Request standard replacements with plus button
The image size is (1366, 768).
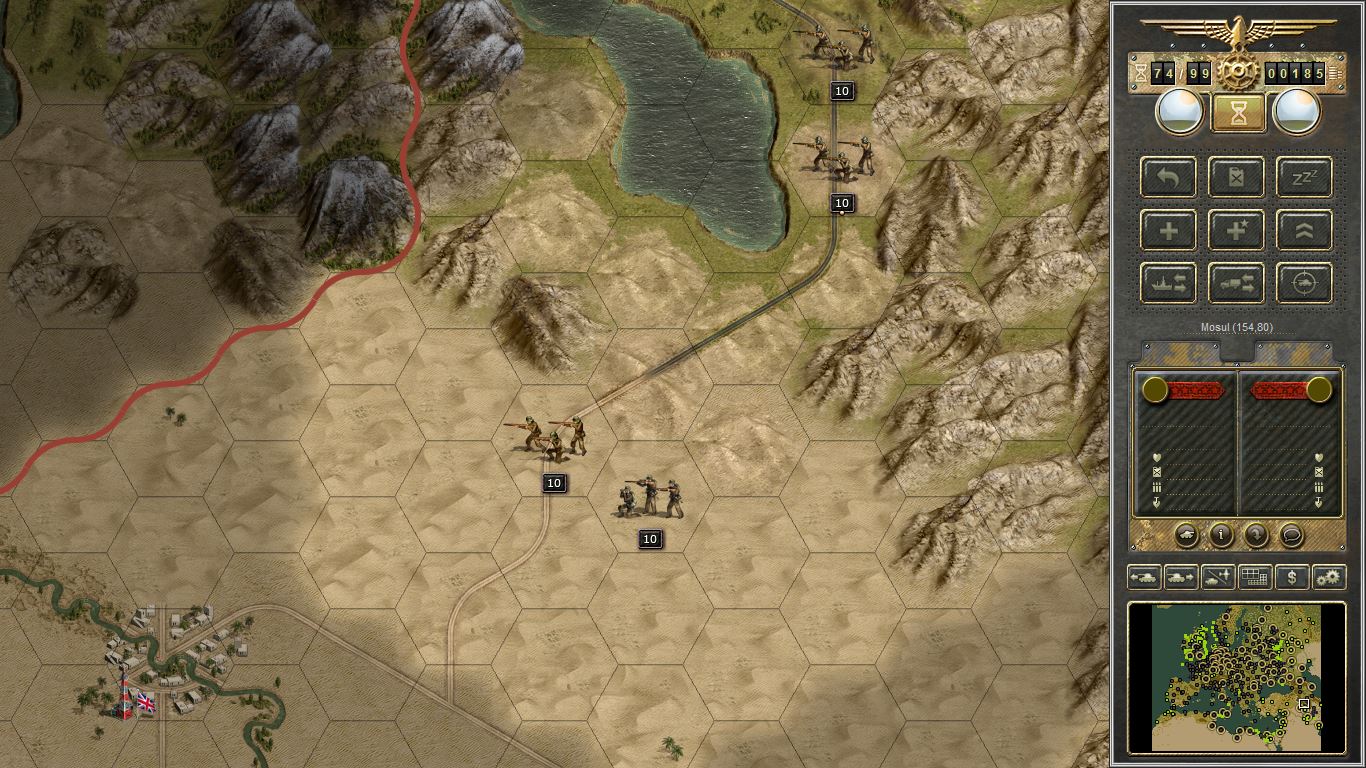[1167, 230]
